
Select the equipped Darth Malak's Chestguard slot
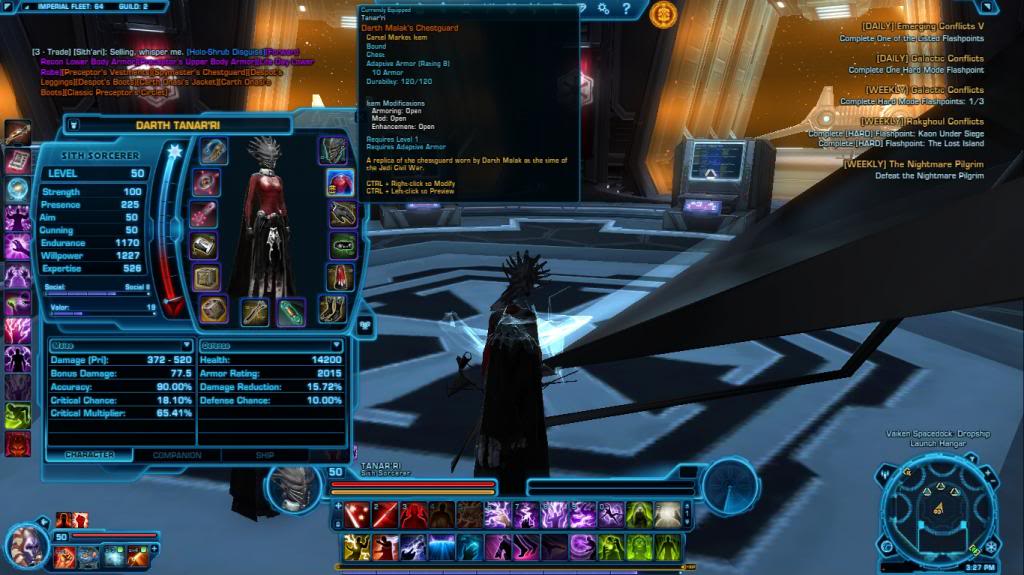[x=341, y=183]
